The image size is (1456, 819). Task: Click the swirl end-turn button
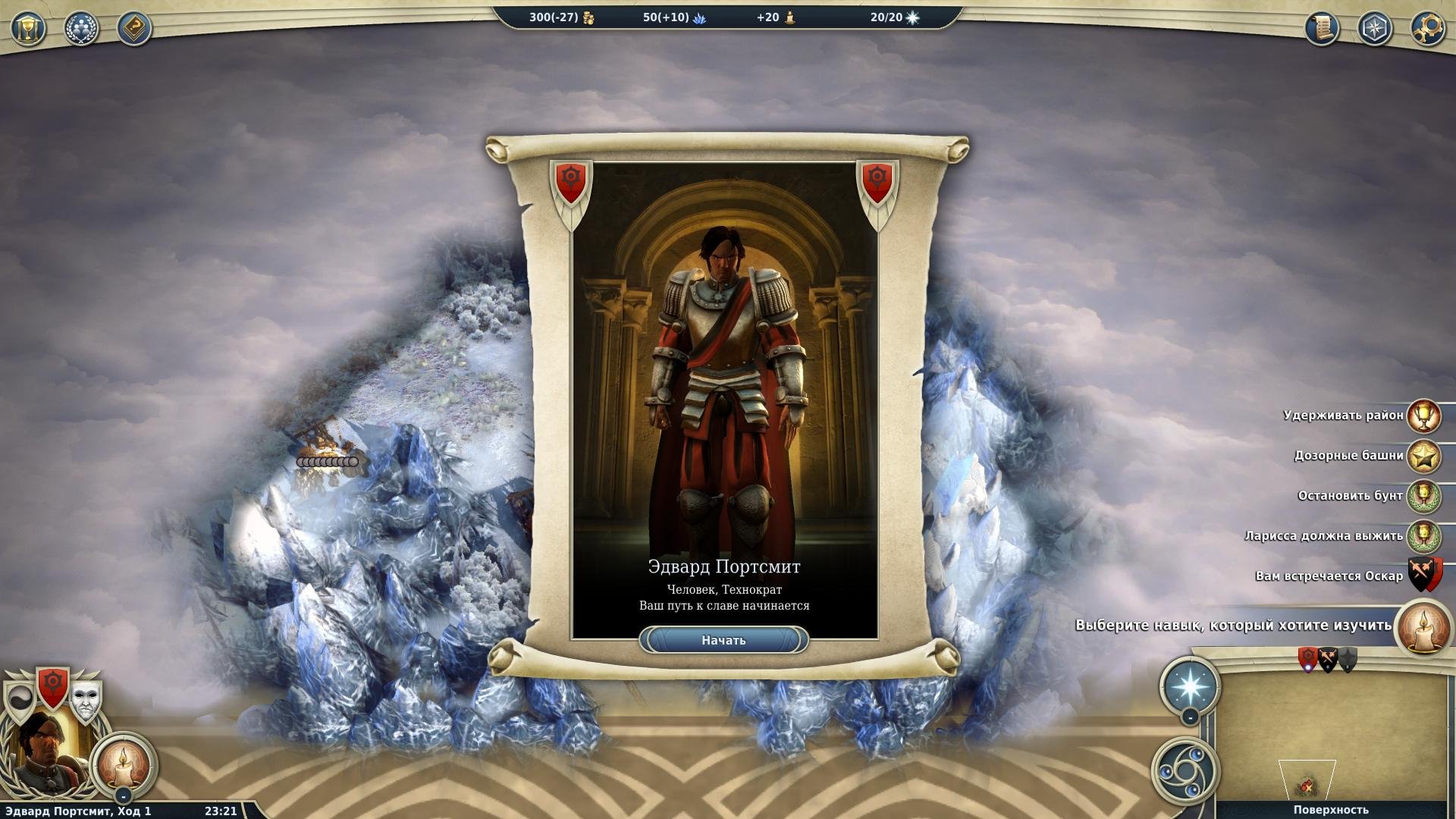1185,771
